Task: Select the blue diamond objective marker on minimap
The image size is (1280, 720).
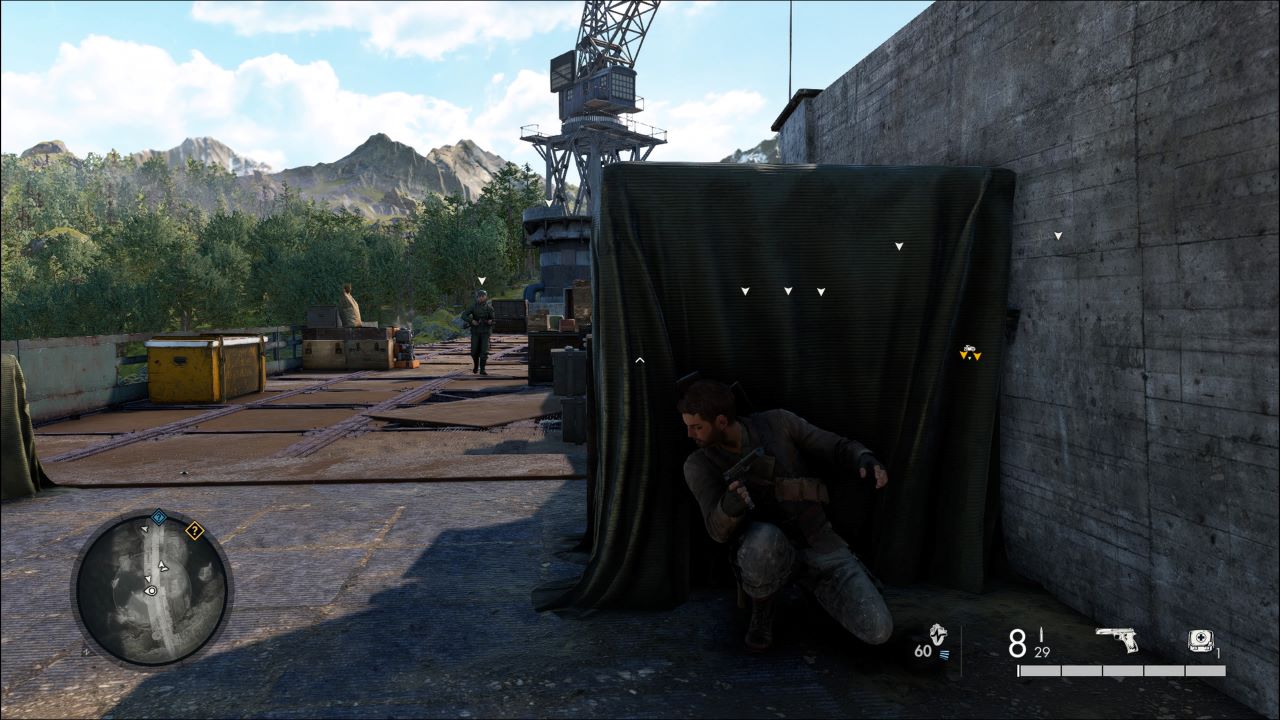Action: pyautogui.click(x=158, y=517)
